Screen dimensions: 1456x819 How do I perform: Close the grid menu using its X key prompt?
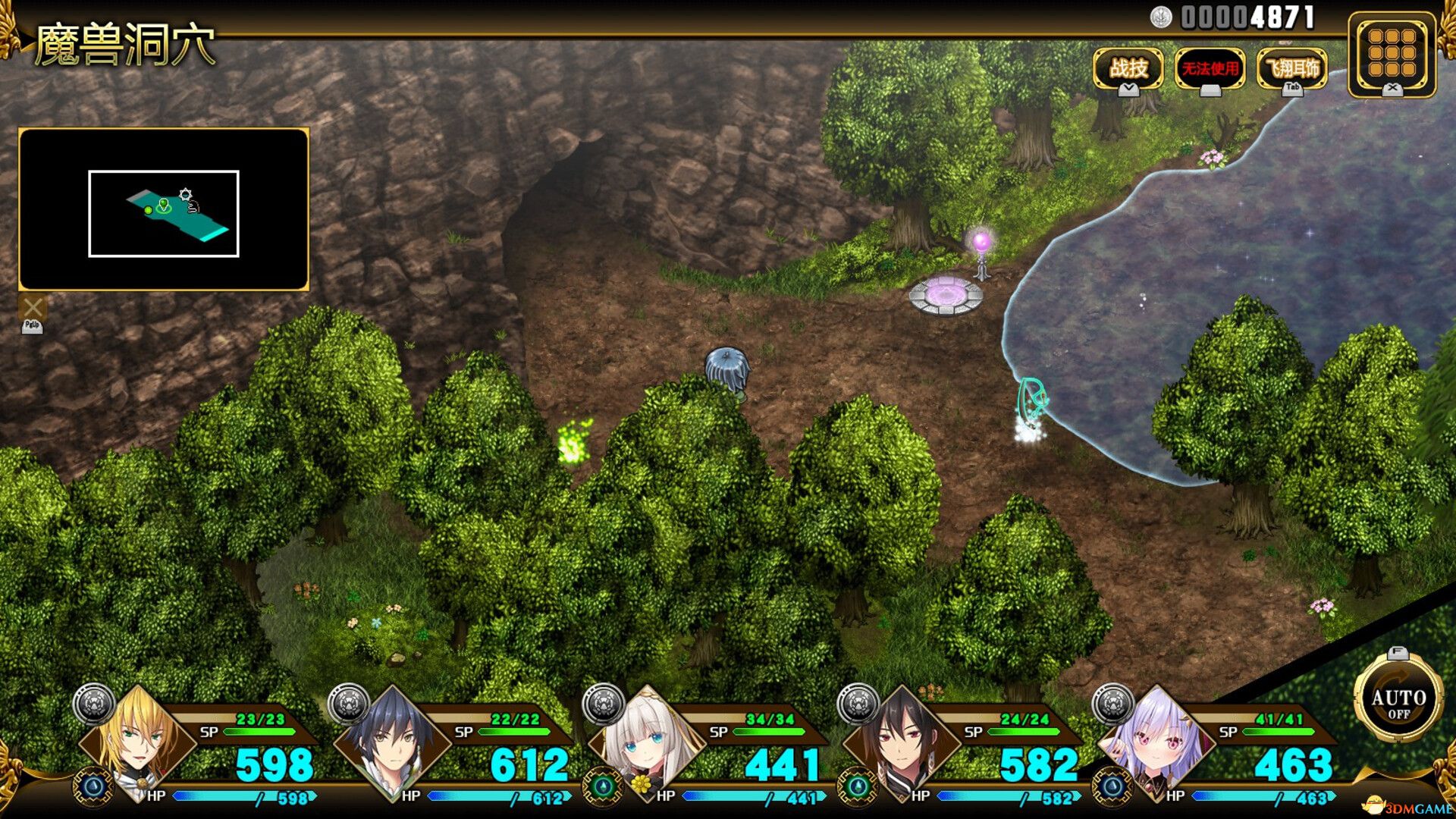tap(1393, 91)
